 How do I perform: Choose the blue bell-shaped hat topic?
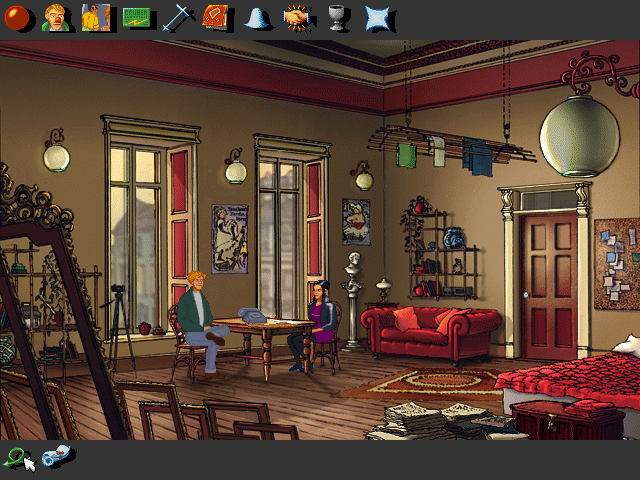(x=257, y=17)
